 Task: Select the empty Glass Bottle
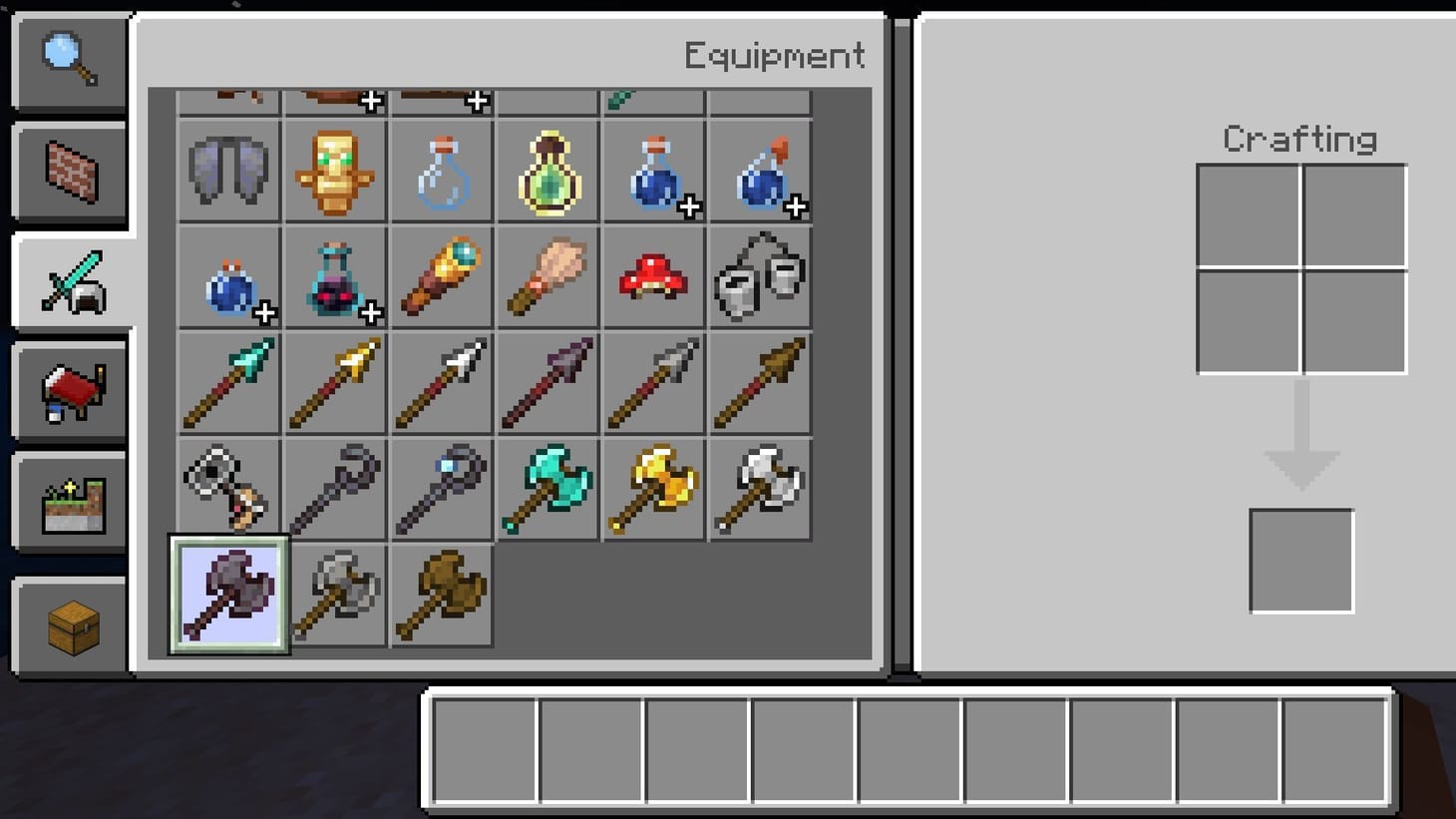440,172
